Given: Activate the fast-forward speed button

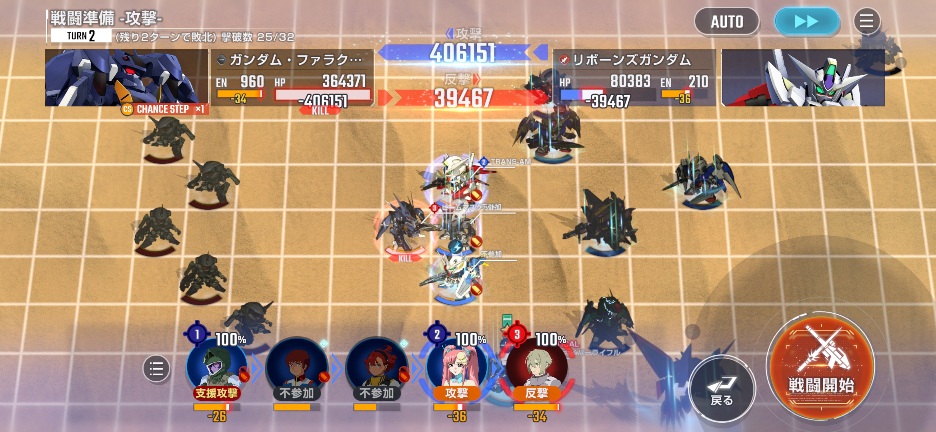Looking at the screenshot, I should click(807, 21).
